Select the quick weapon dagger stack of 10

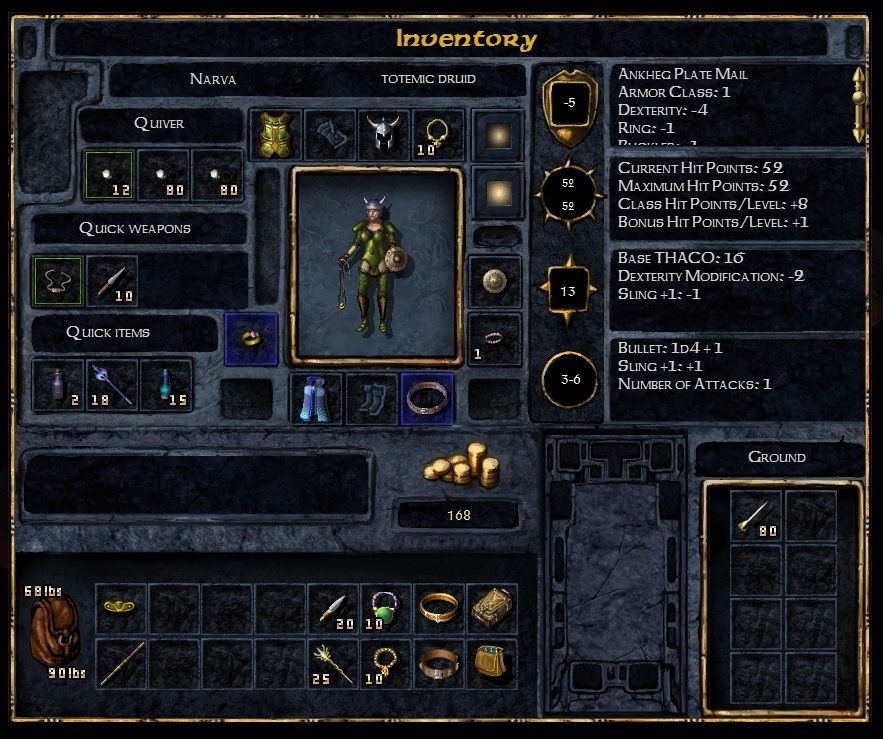point(112,281)
